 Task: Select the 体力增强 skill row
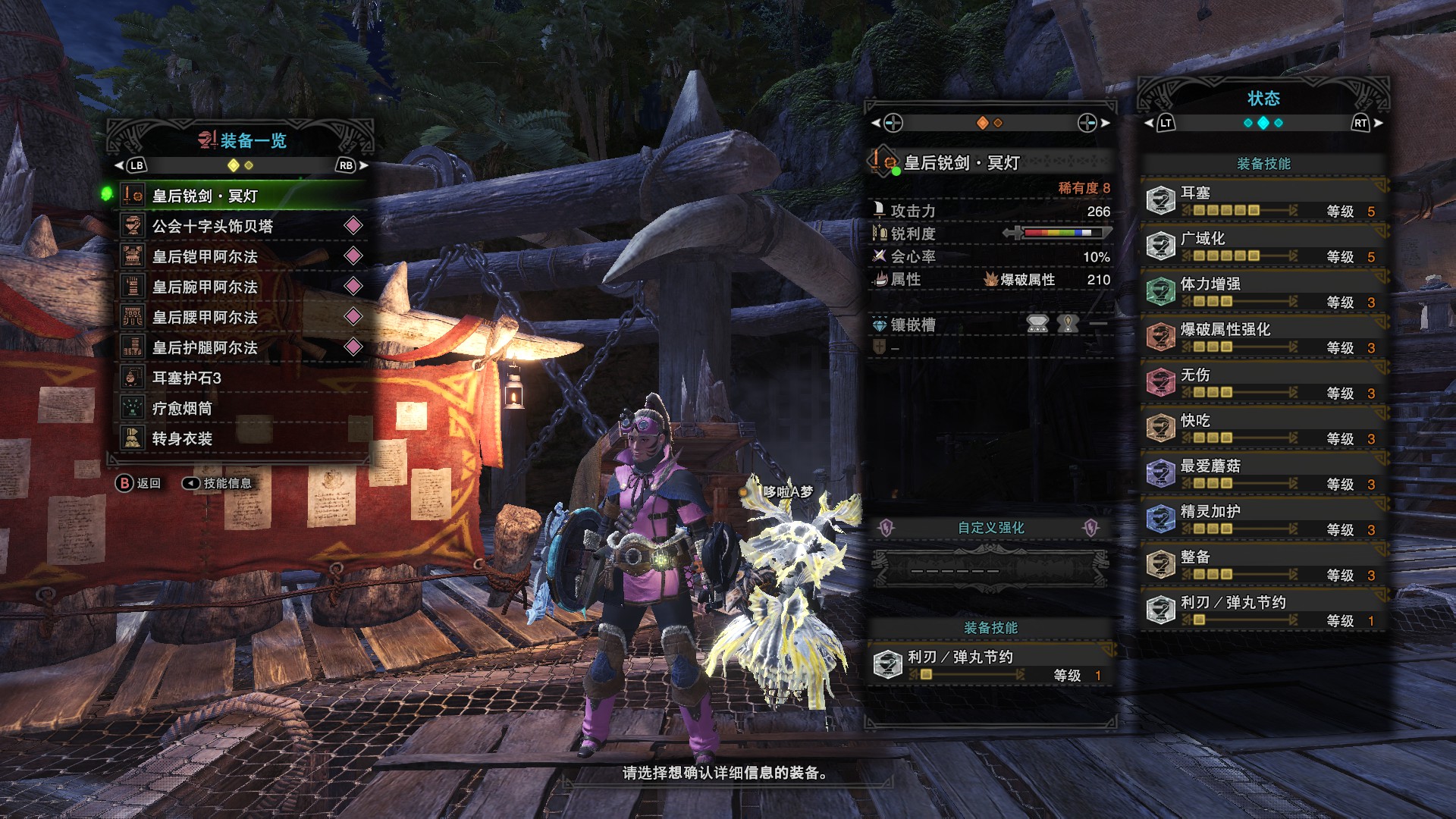[1263, 292]
